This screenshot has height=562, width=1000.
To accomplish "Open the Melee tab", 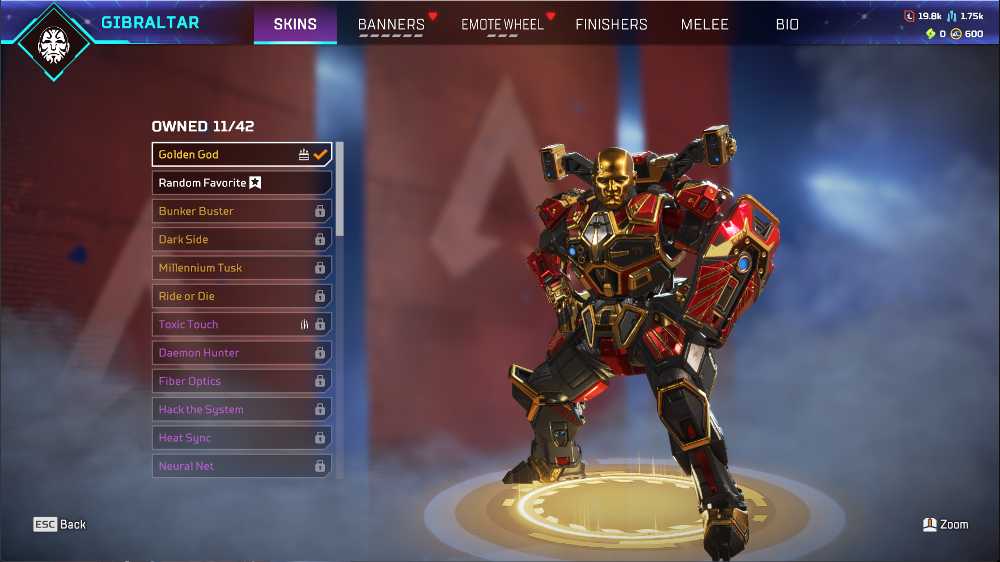I will click(x=705, y=24).
